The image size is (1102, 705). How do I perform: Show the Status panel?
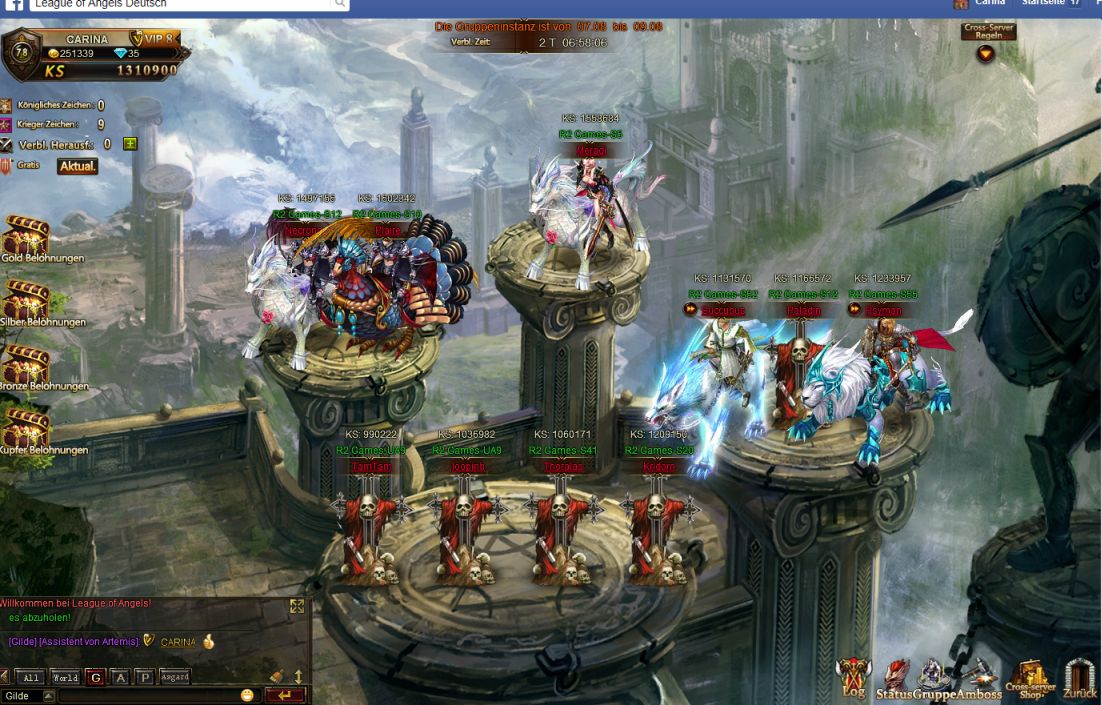click(x=896, y=680)
